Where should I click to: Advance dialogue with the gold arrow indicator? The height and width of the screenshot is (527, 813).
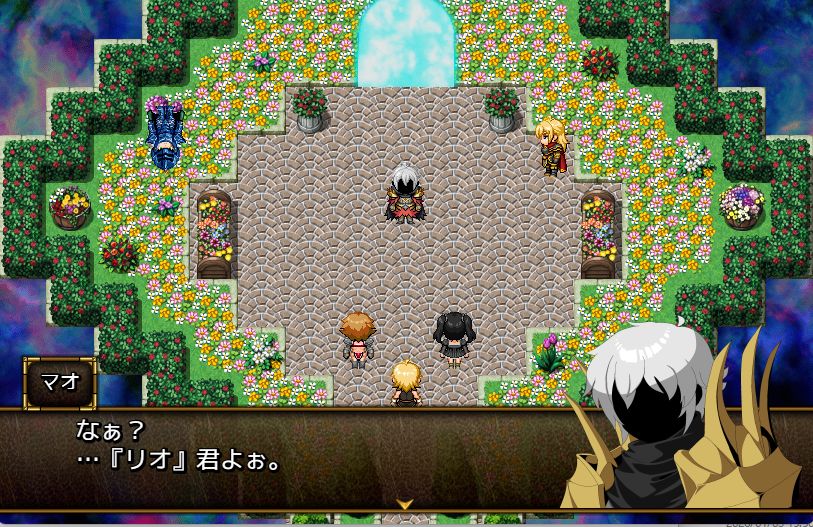coord(405,503)
